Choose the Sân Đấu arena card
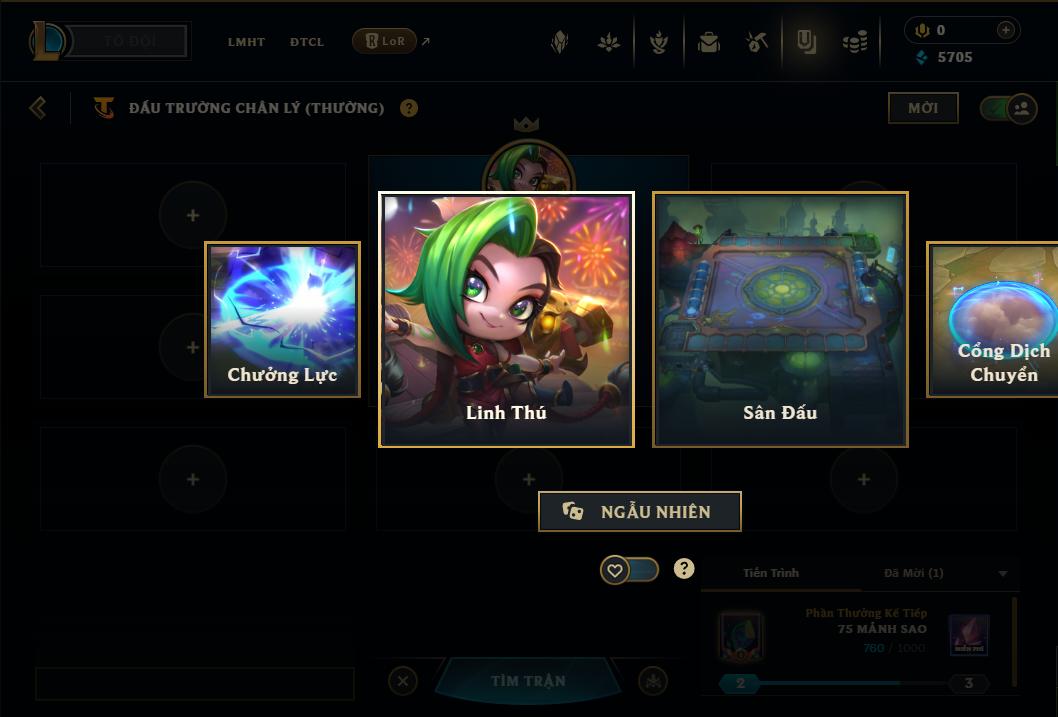This screenshot has height=717, width=1058. 780,319
